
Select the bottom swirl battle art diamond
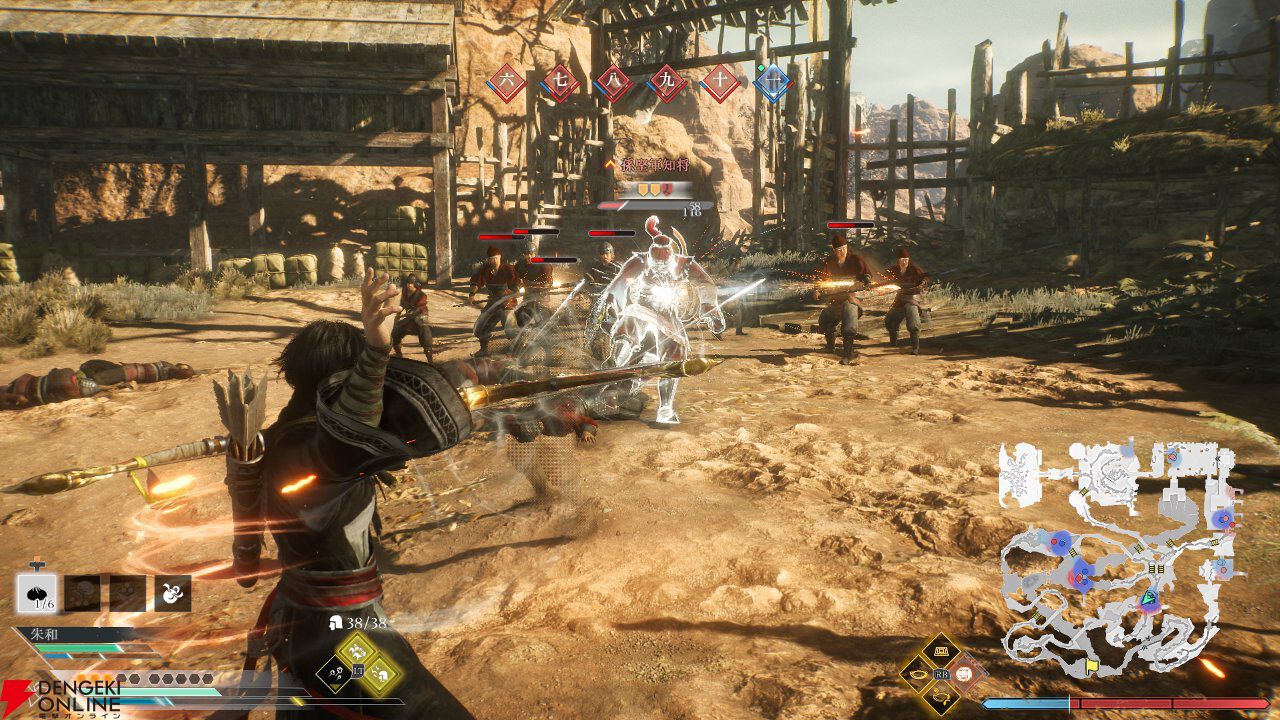tap(940, 697)
